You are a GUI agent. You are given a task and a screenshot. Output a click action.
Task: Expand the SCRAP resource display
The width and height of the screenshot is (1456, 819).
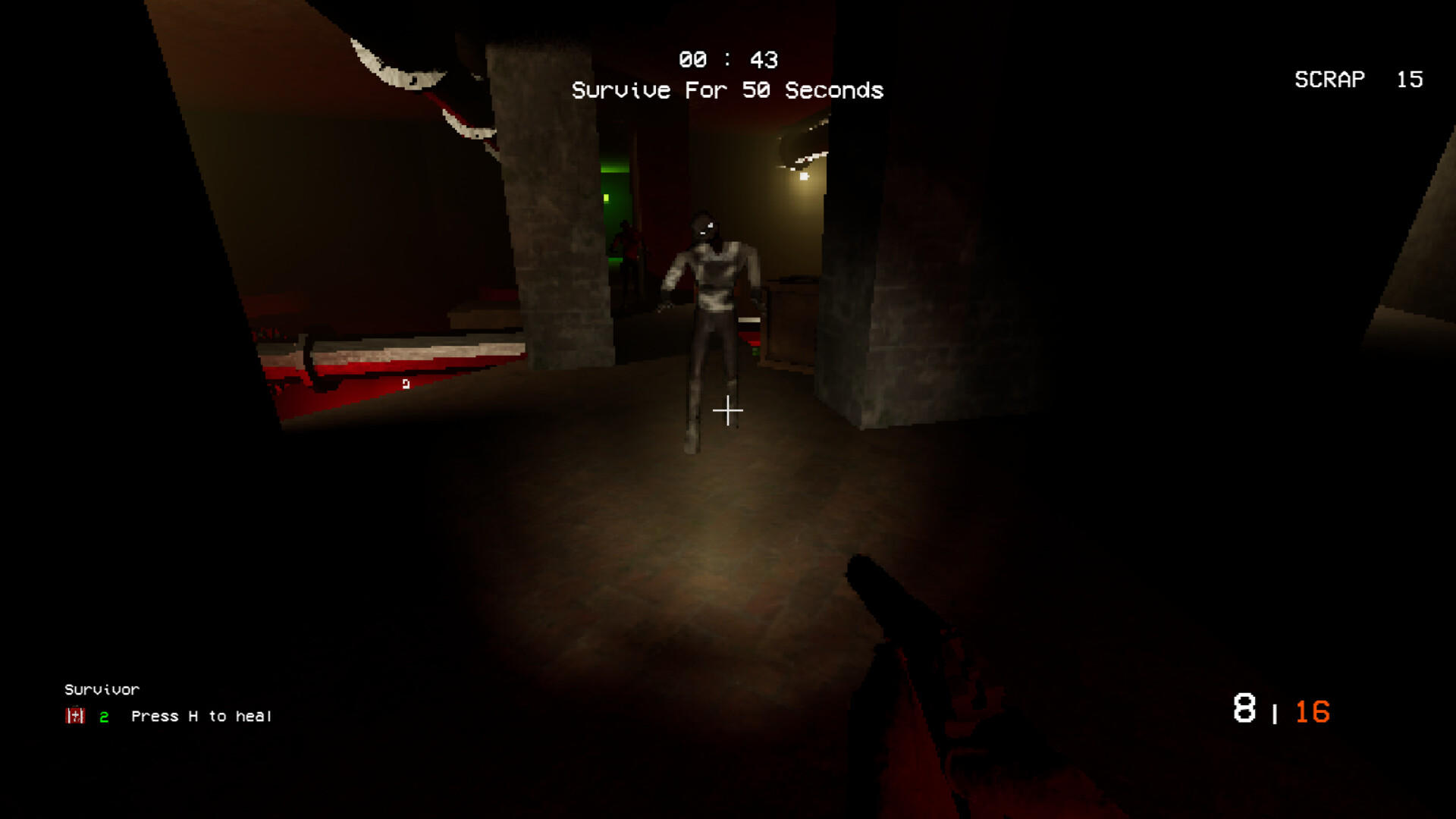(x=1357, y=80)
